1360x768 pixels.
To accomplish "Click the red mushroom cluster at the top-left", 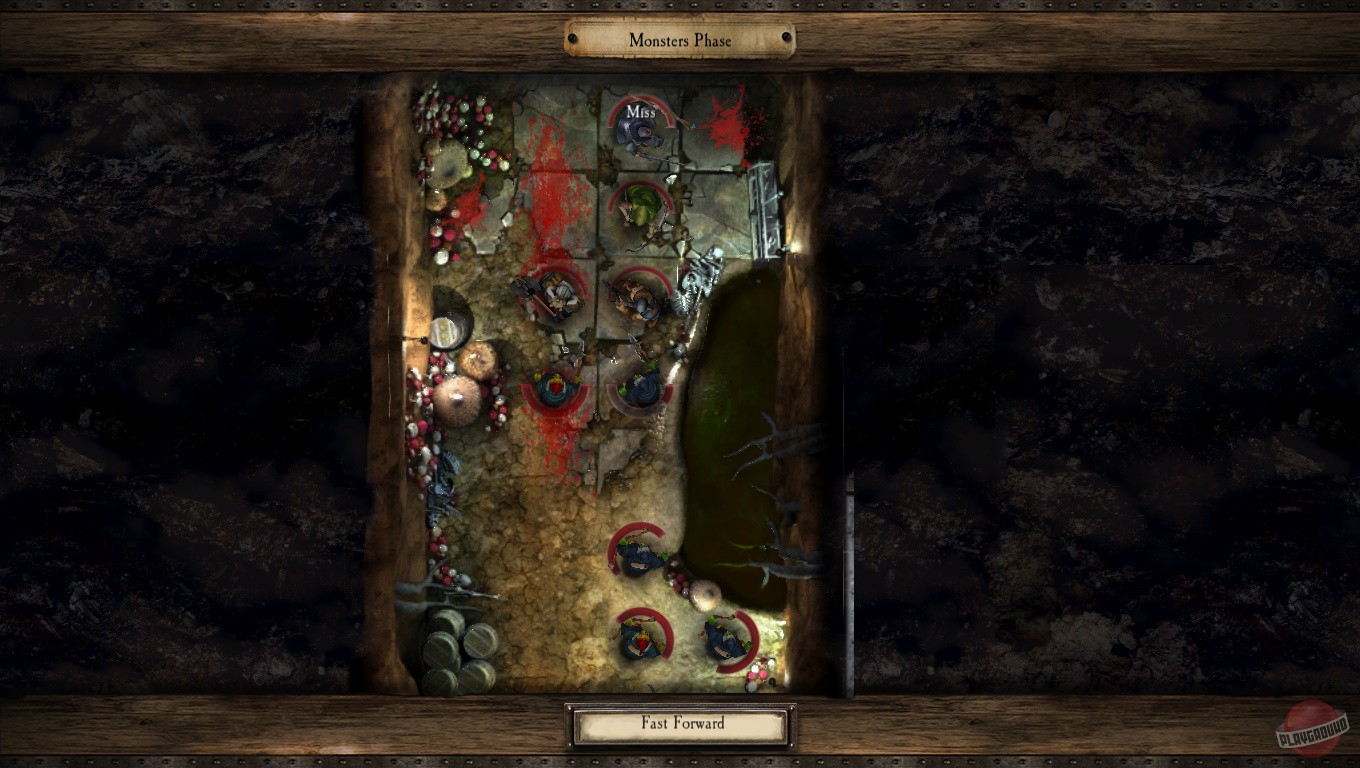I will [x=445, y=110].
